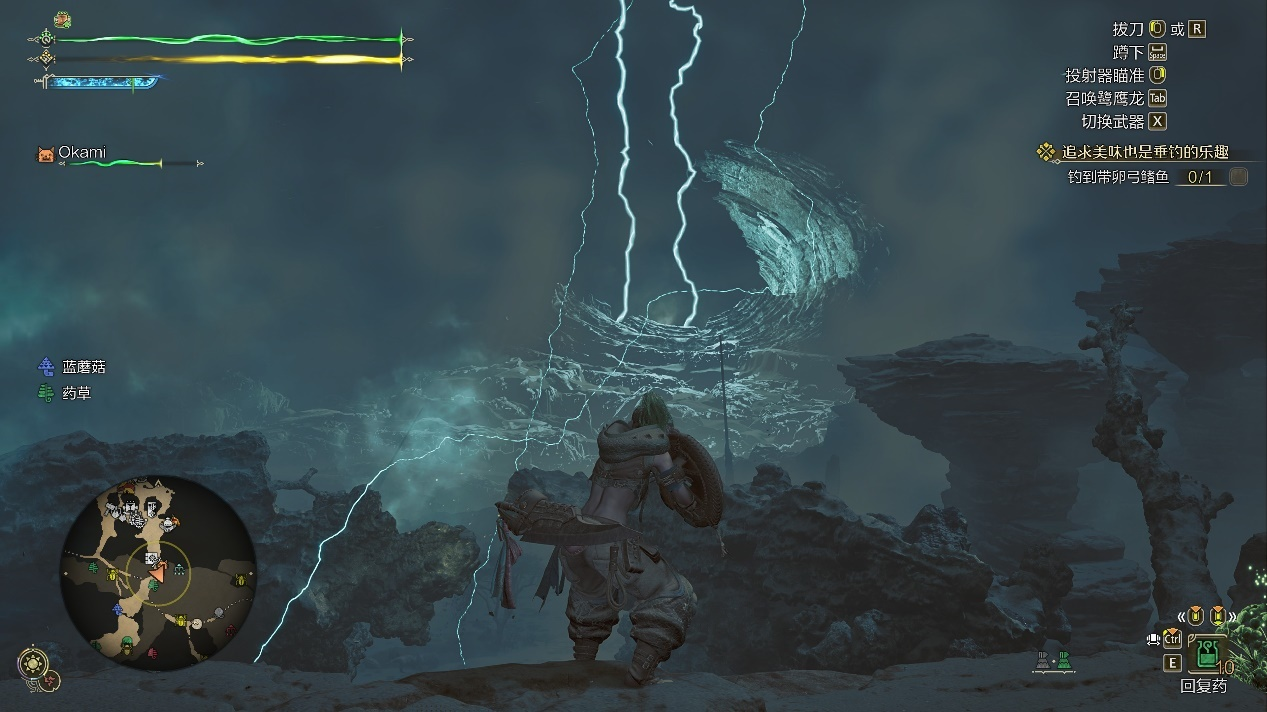Click the circular minimap
The image size is (1267, 712).
click(157, 573)
